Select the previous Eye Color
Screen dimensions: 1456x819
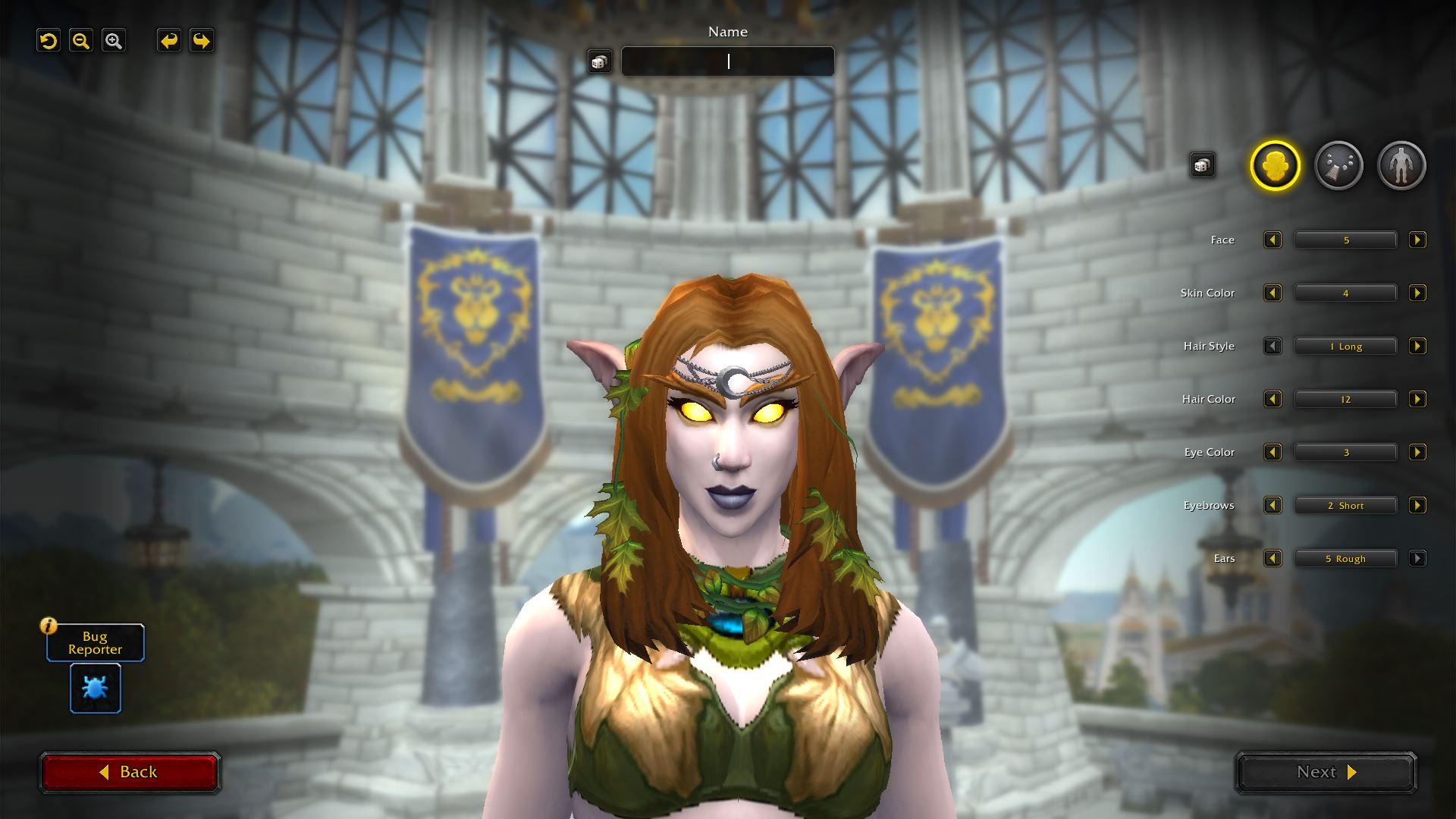pyautogui.click(x=1272, y=453)
